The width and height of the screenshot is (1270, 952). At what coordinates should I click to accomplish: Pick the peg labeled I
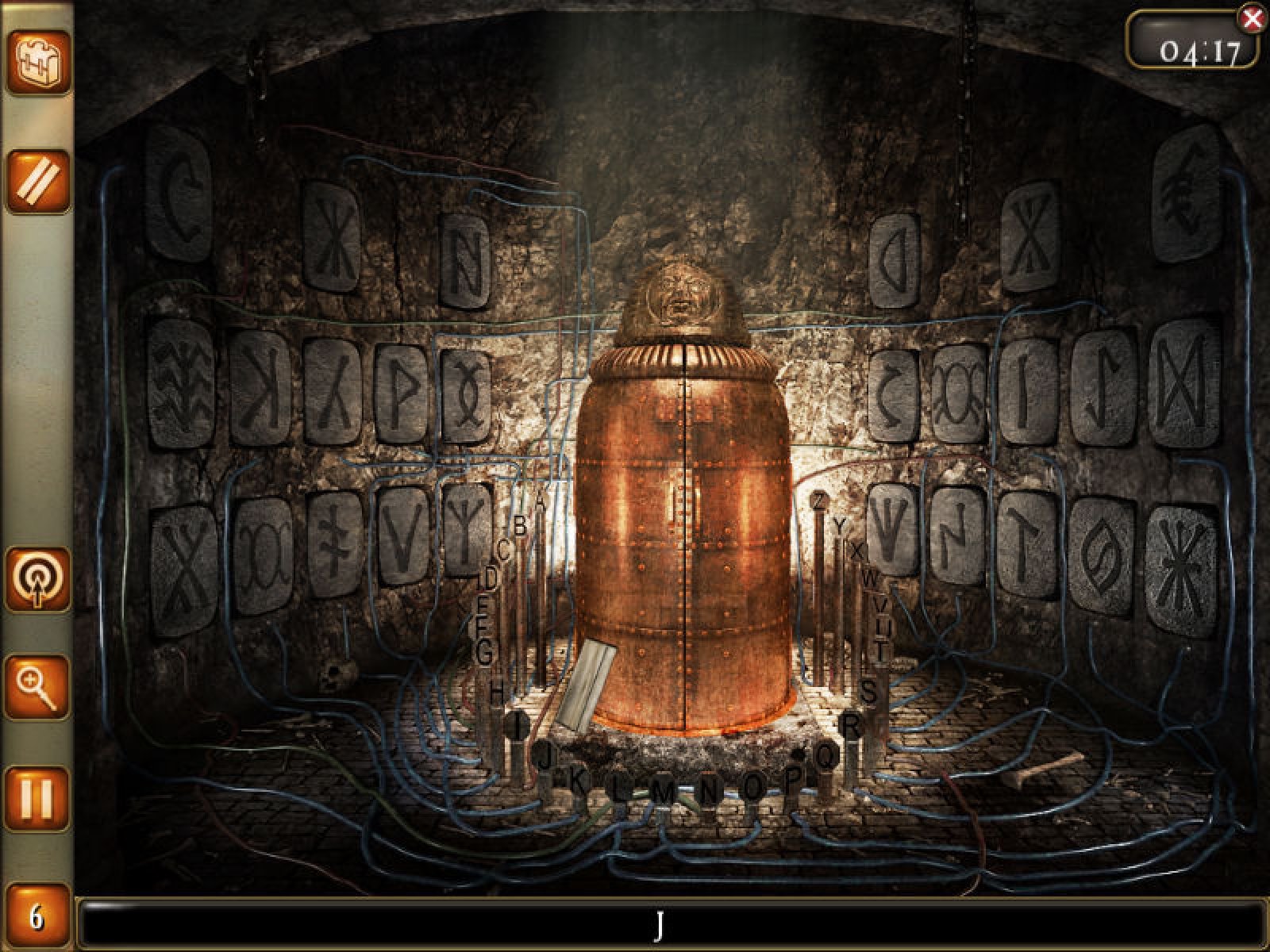click(x=518, y=724)
